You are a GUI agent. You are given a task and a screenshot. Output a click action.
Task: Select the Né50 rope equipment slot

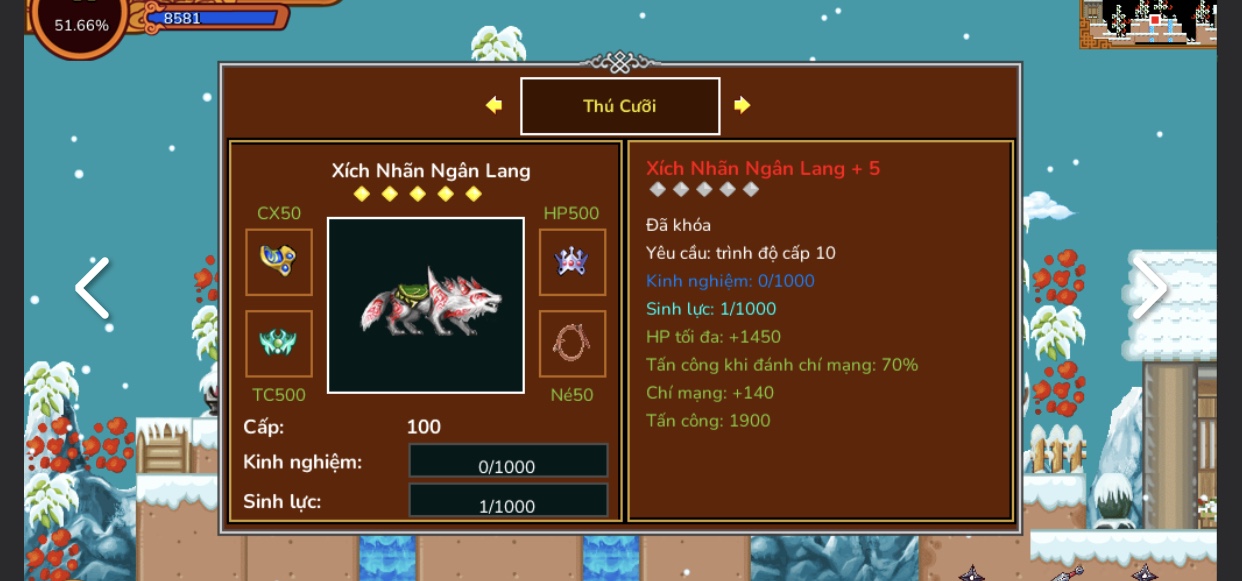[572, 343]
